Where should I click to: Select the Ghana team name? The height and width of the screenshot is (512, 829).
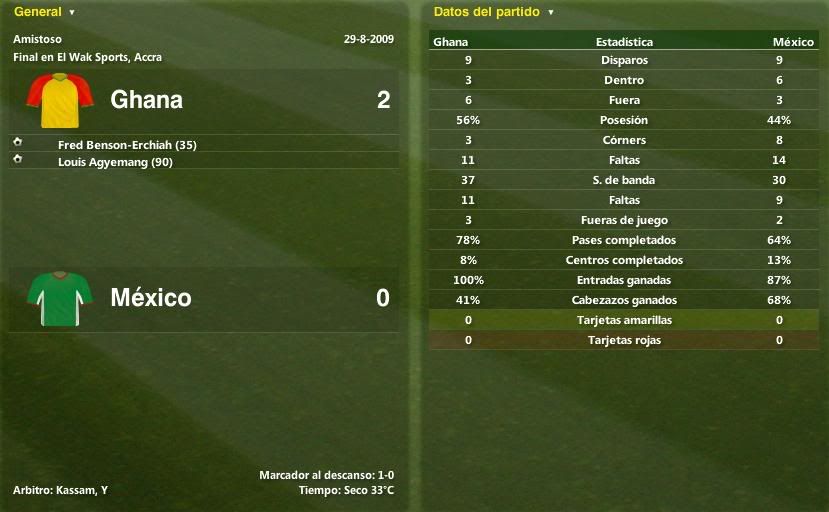146,100
